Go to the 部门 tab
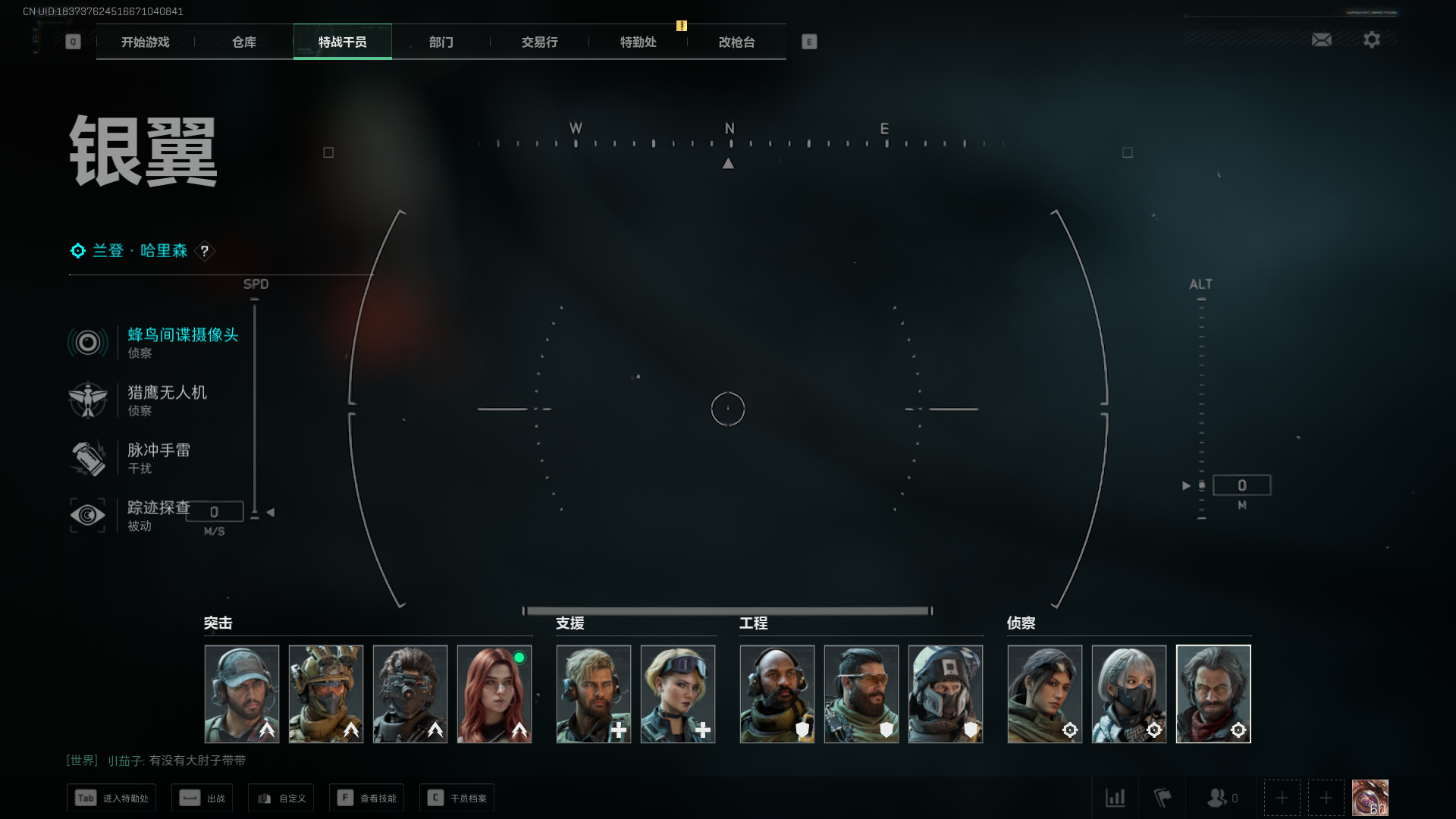Screen dimensions: 1456x819 pos(441,42)
